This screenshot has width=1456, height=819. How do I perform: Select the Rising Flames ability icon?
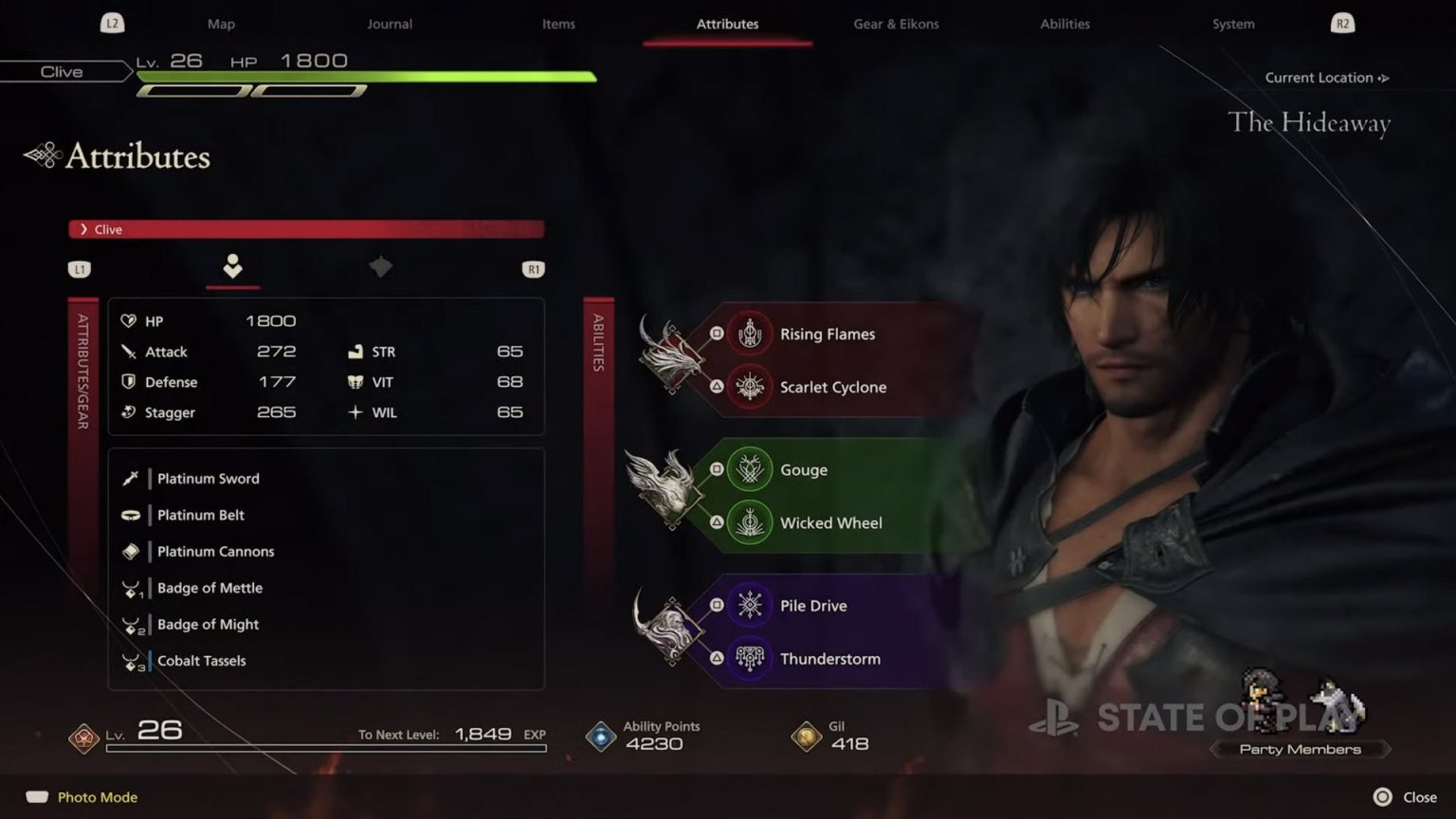point(750,334)
